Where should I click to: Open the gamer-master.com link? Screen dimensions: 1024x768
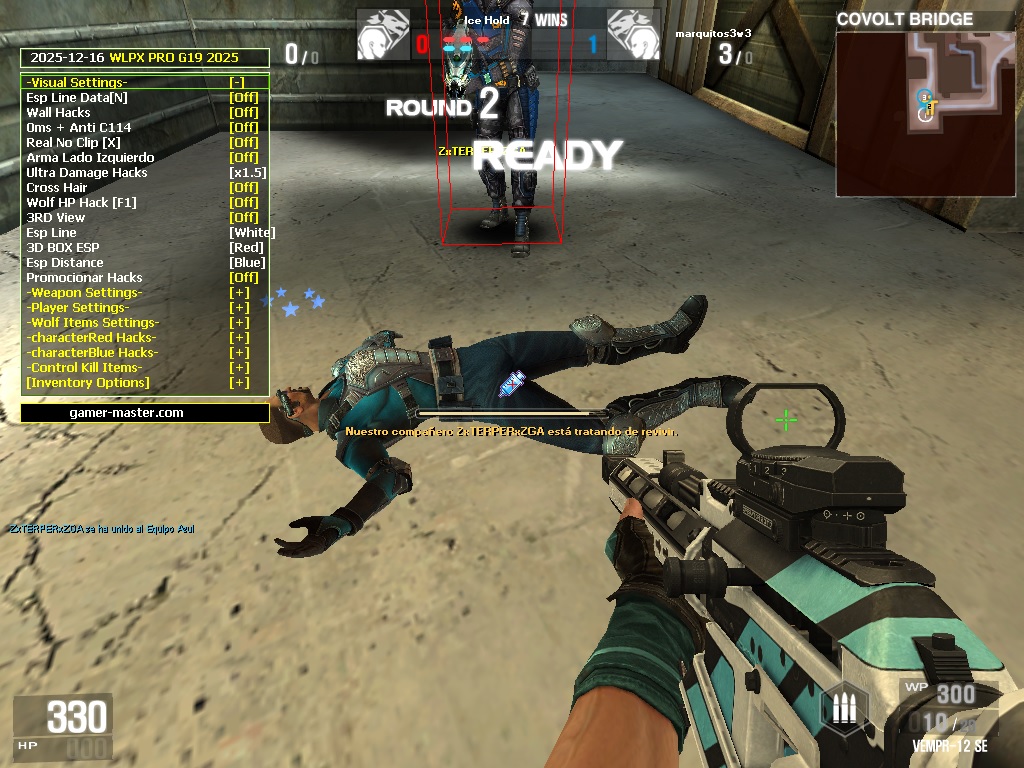pyautogui.click(x=126, y=412)
